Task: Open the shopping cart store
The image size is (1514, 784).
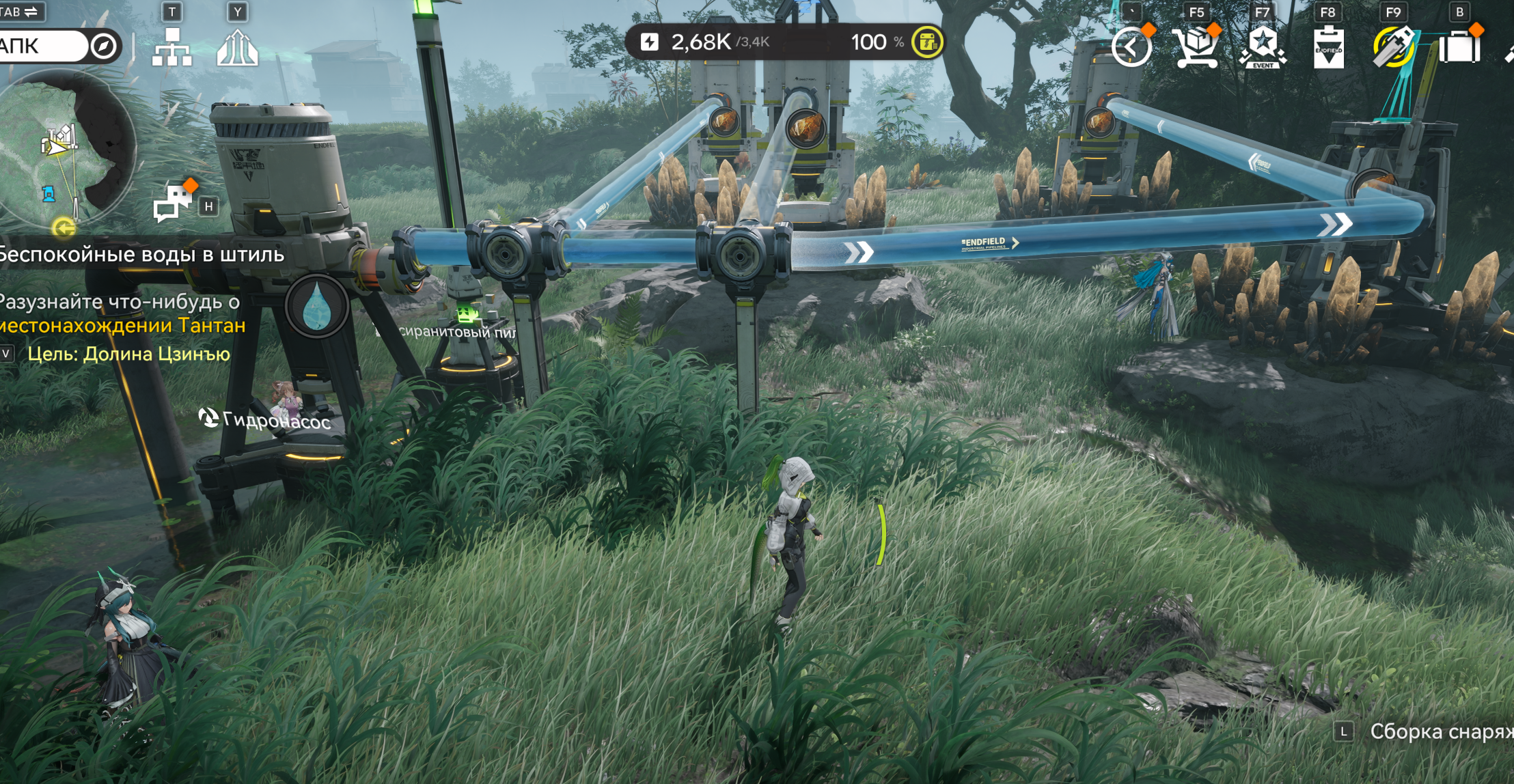Action: [x=1196, y=48]
